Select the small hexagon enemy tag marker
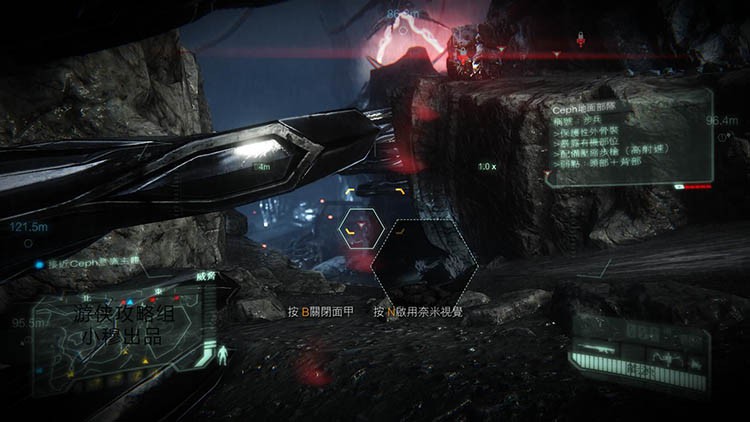Screen dimensions: 750x422 359,228
